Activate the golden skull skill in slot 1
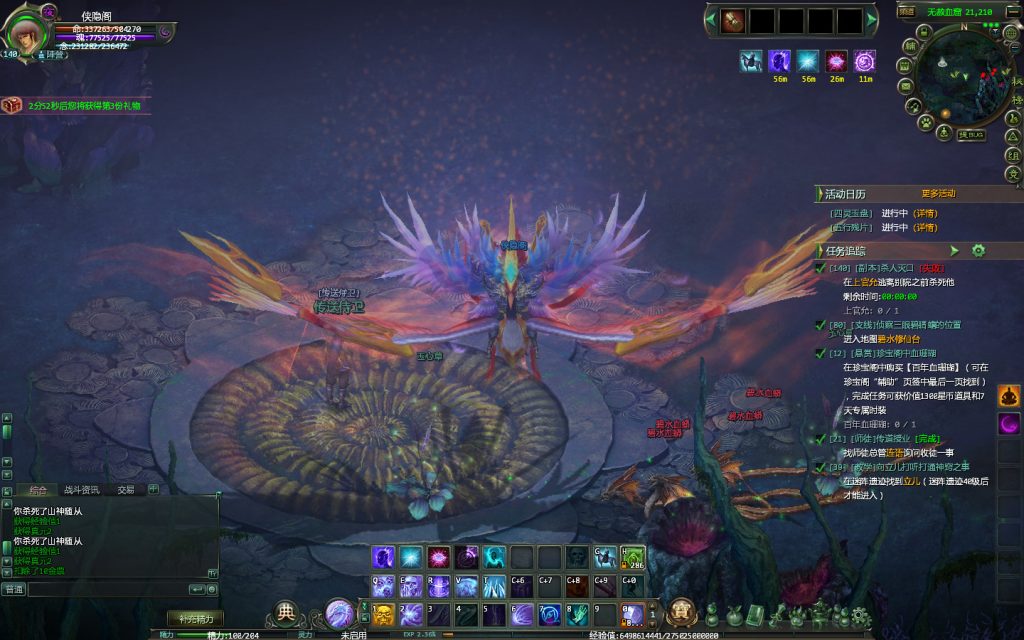This screenshot has width=1024, height=640. (383, 614)
